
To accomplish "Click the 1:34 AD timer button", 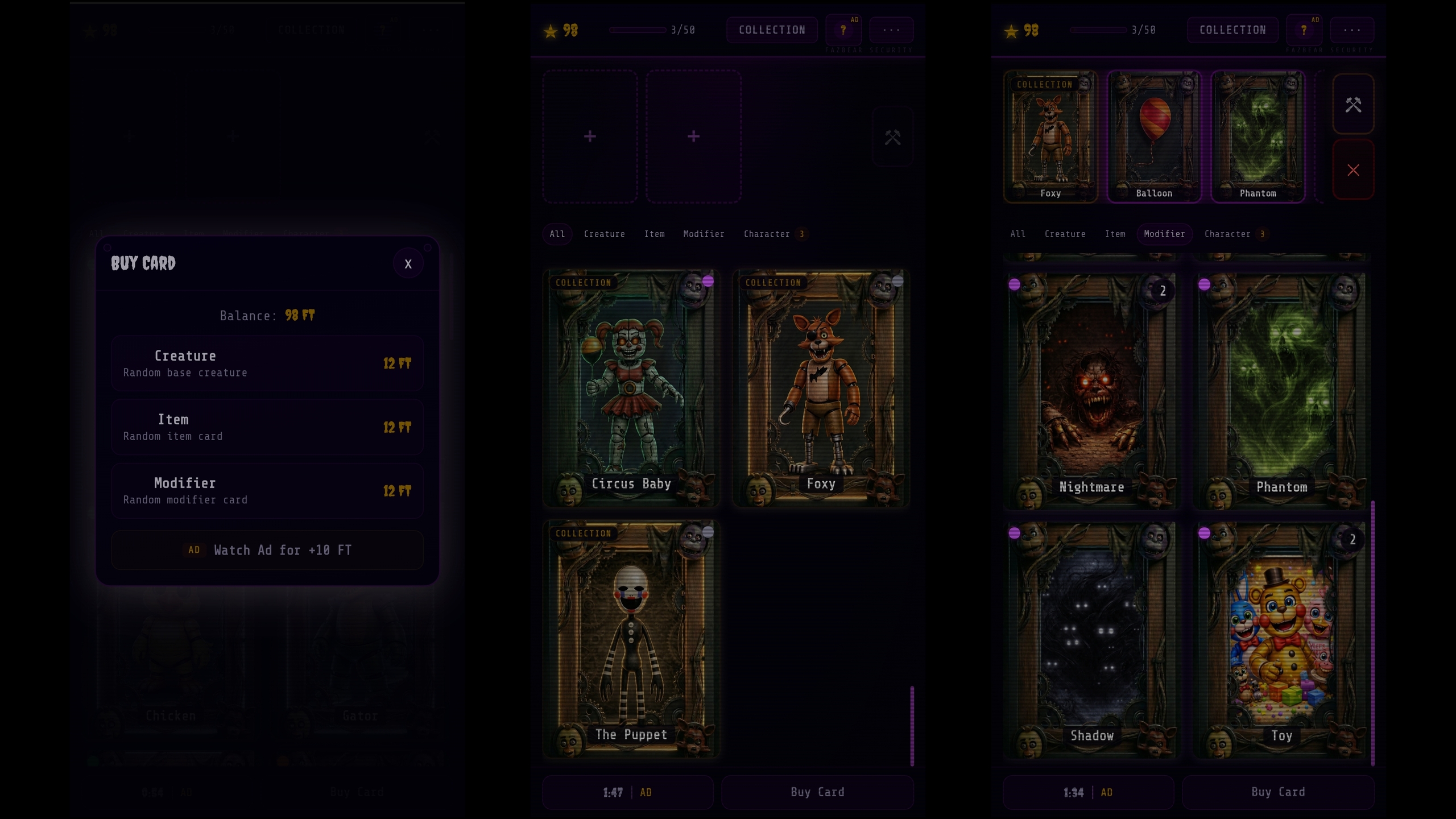I will tap(1088, 792).
